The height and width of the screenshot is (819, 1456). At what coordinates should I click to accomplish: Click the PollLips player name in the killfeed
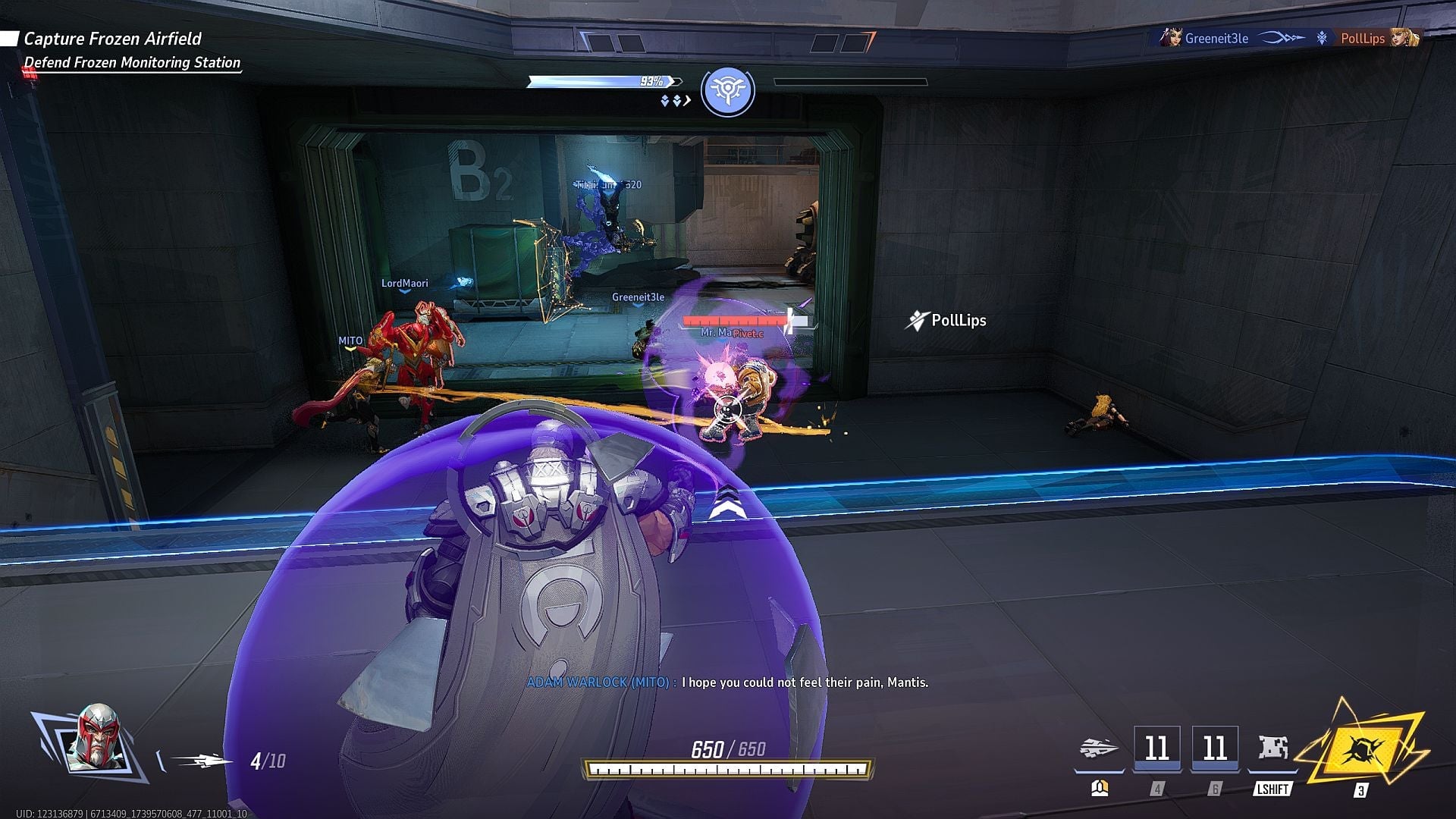[x=1361, y=38]
